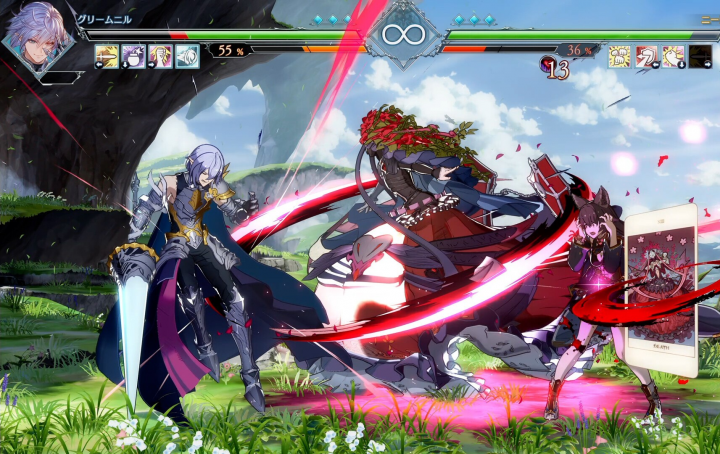
Task: Choose the opponent's white hand skill icon
Action: (674, 56)
